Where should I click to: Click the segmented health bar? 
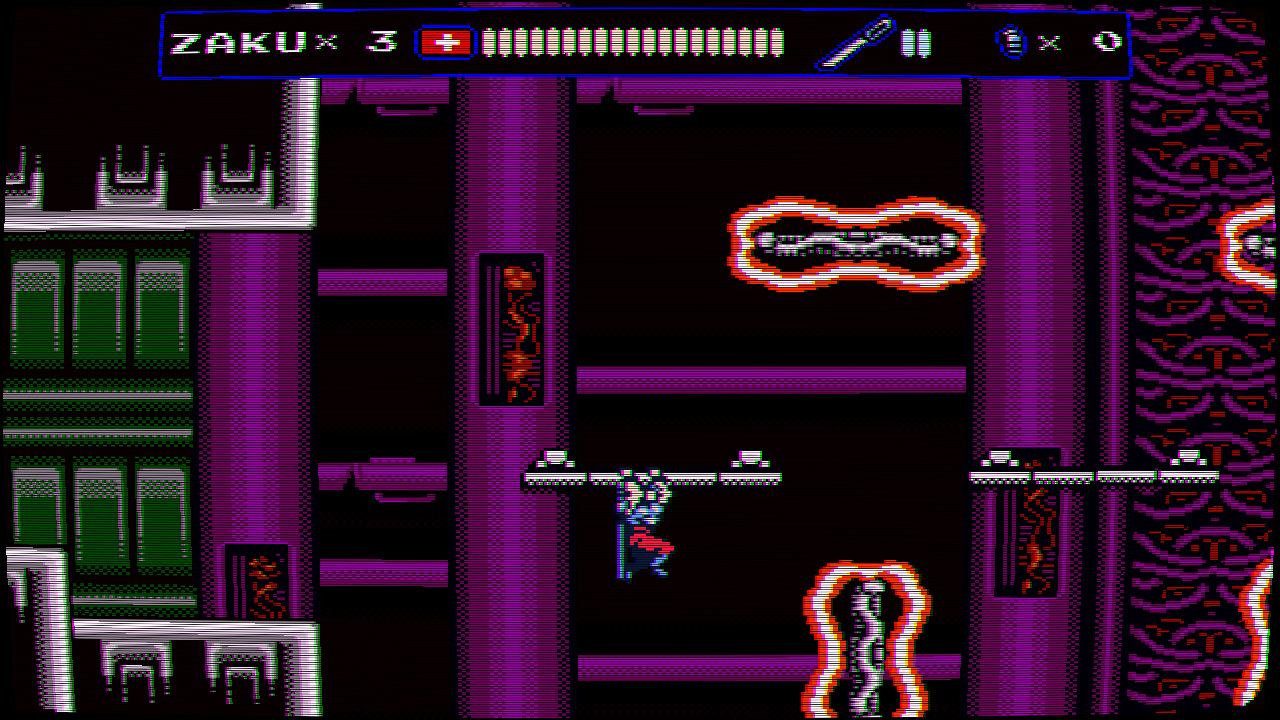(630, 42)
